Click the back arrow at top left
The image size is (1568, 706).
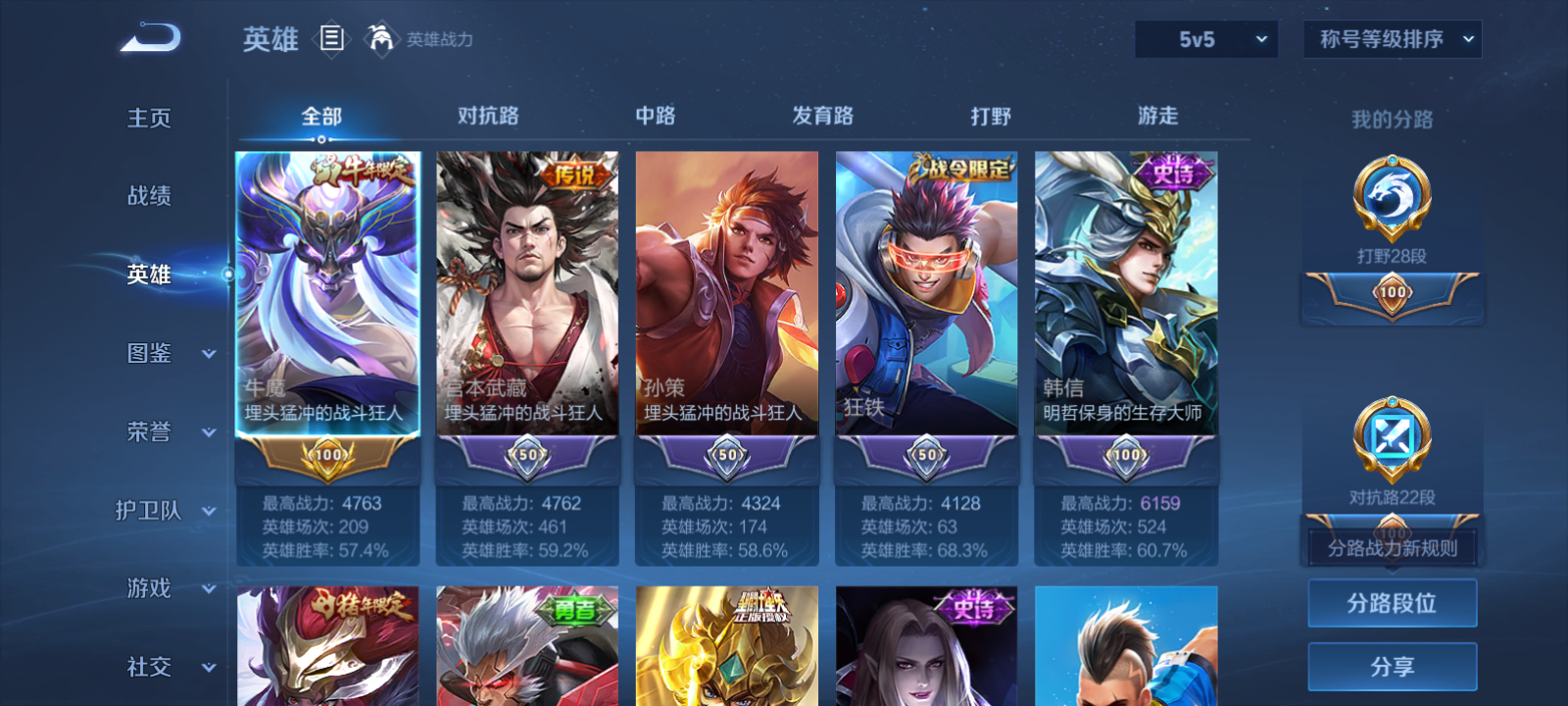click(149, 37)
